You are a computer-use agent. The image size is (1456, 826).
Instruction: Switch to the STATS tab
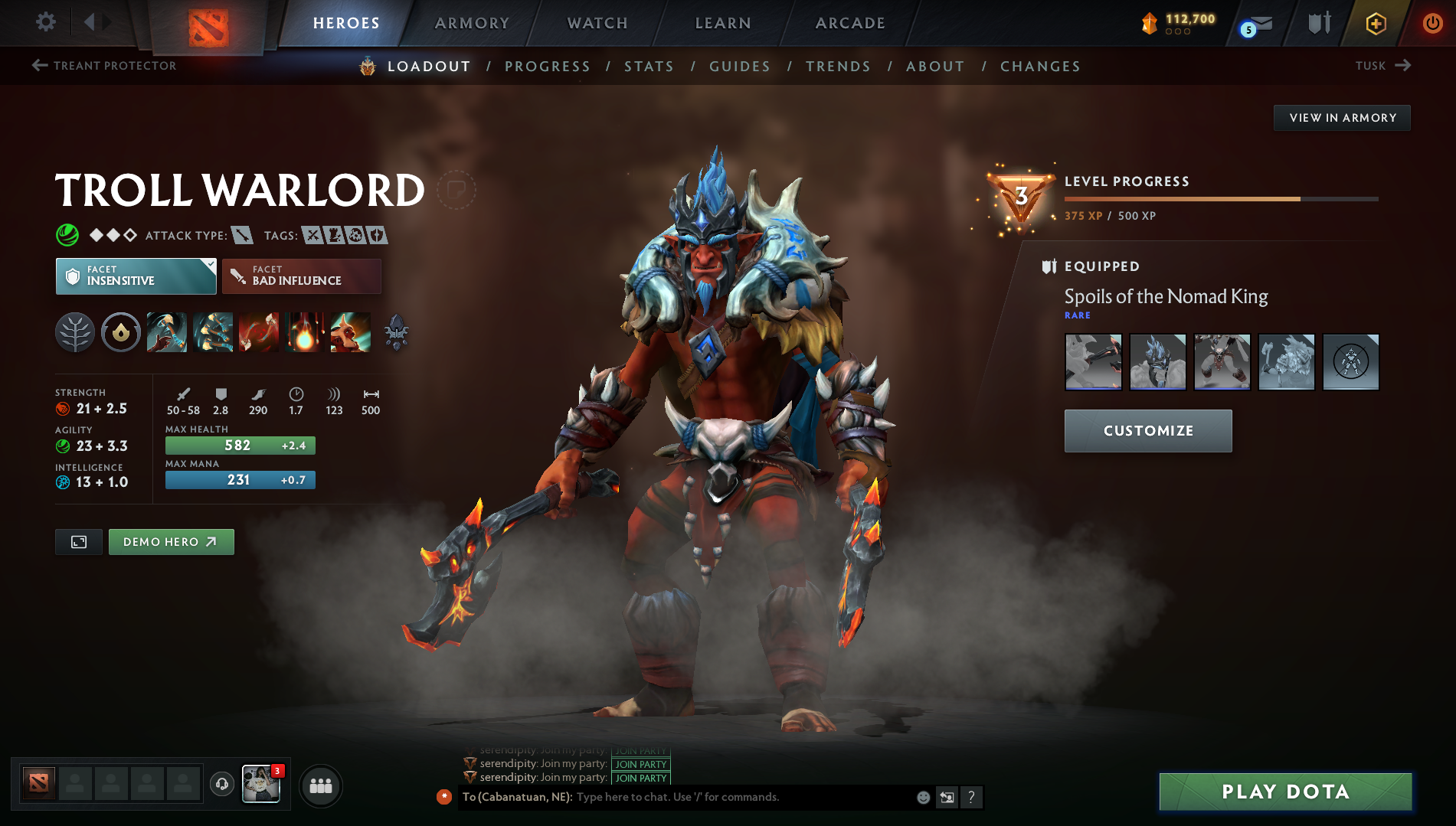tap(649, 66)
